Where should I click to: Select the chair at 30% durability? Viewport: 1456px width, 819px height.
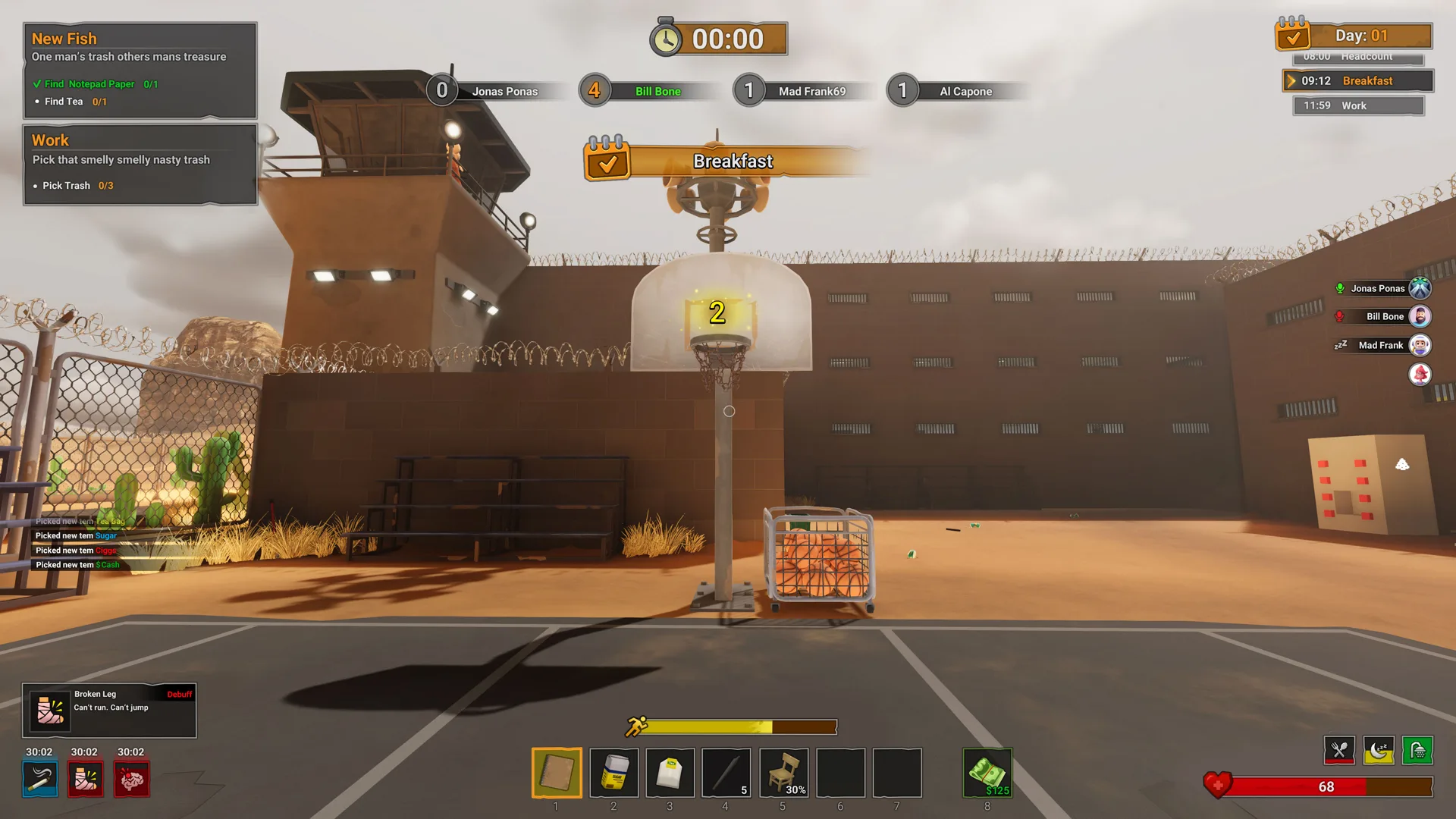point(783,773)
